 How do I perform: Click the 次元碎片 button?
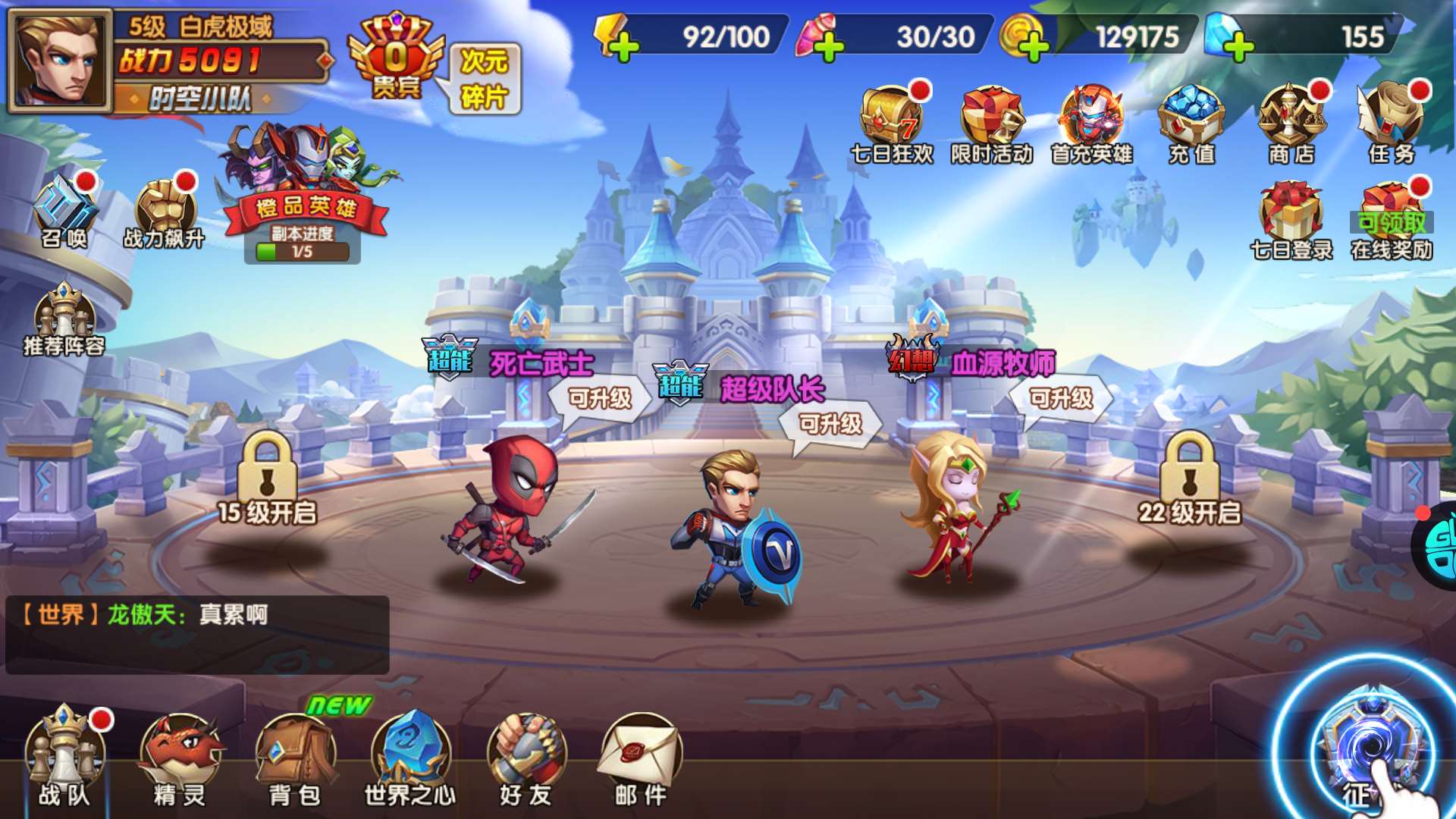(x=485, y=79)
